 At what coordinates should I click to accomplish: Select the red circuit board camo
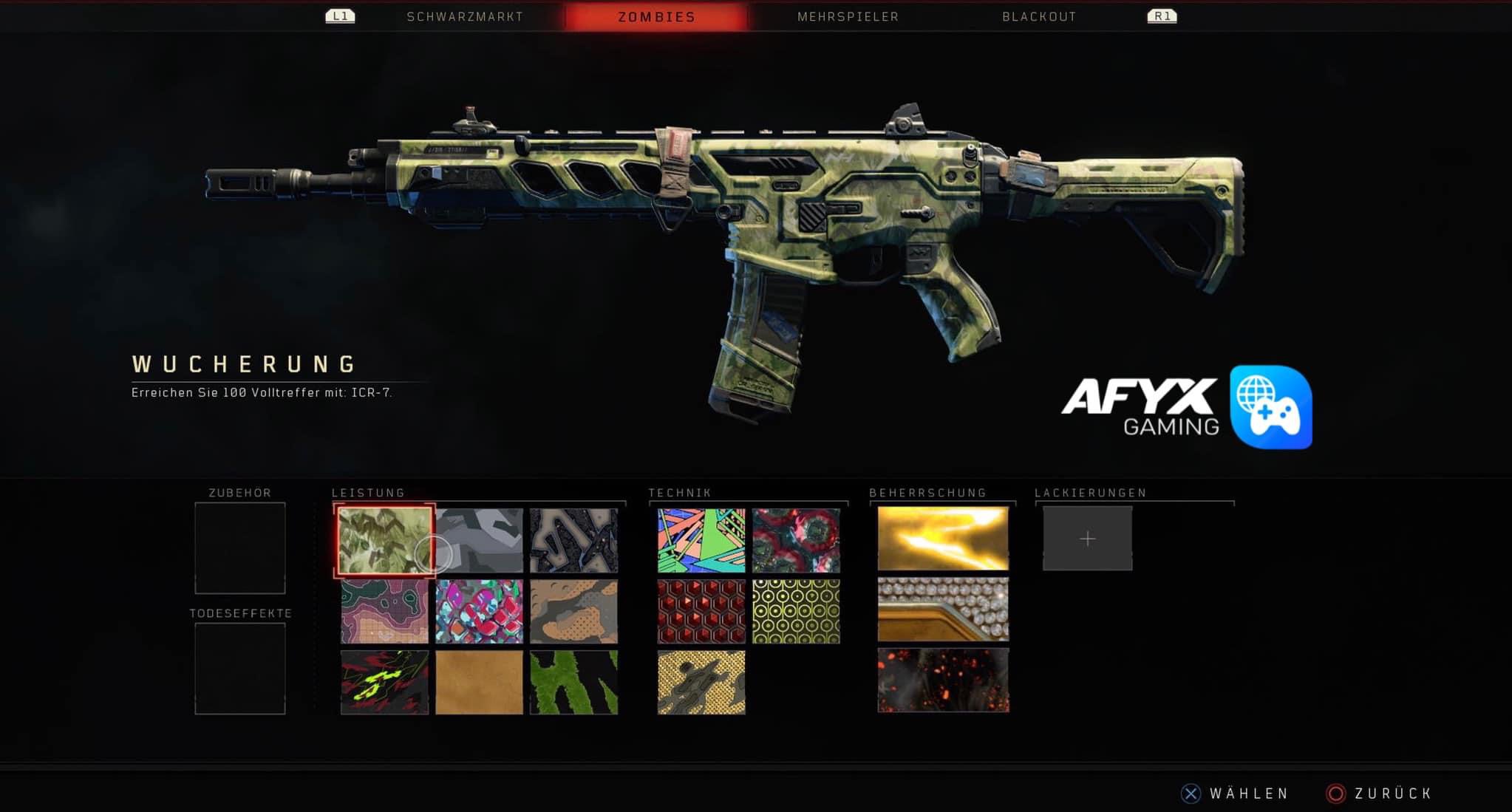(796, 540)
